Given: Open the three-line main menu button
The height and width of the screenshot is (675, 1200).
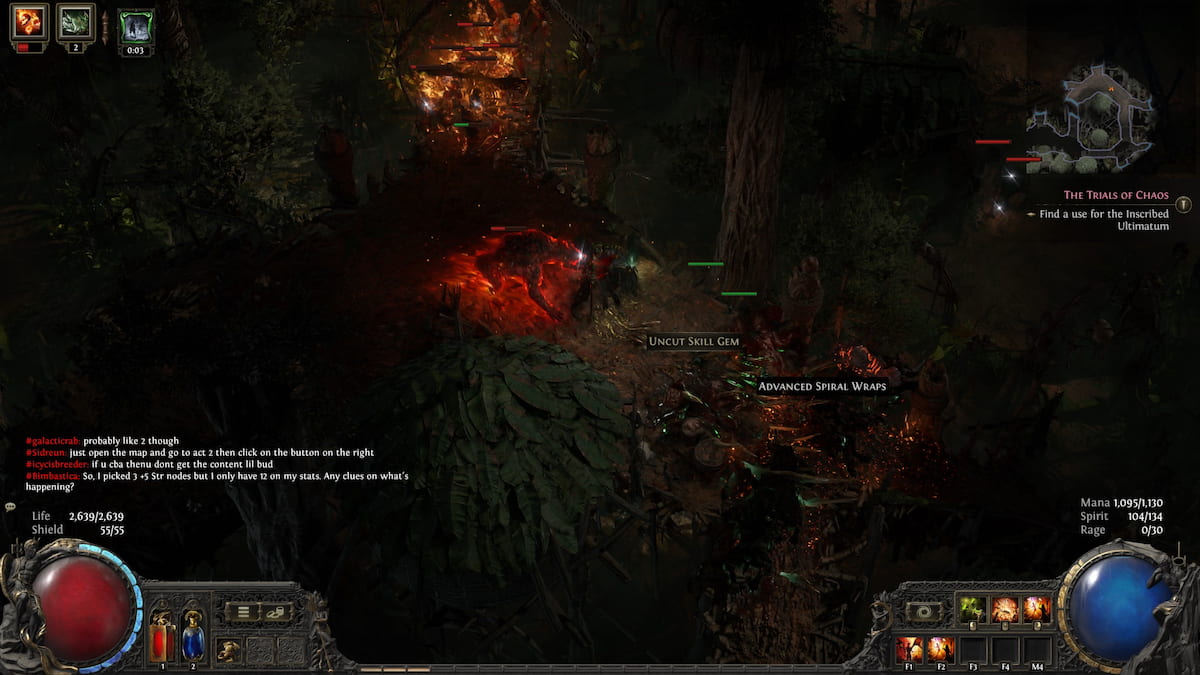Looking at the screenshot, I should pyautogui.click(x=242, y=612).
